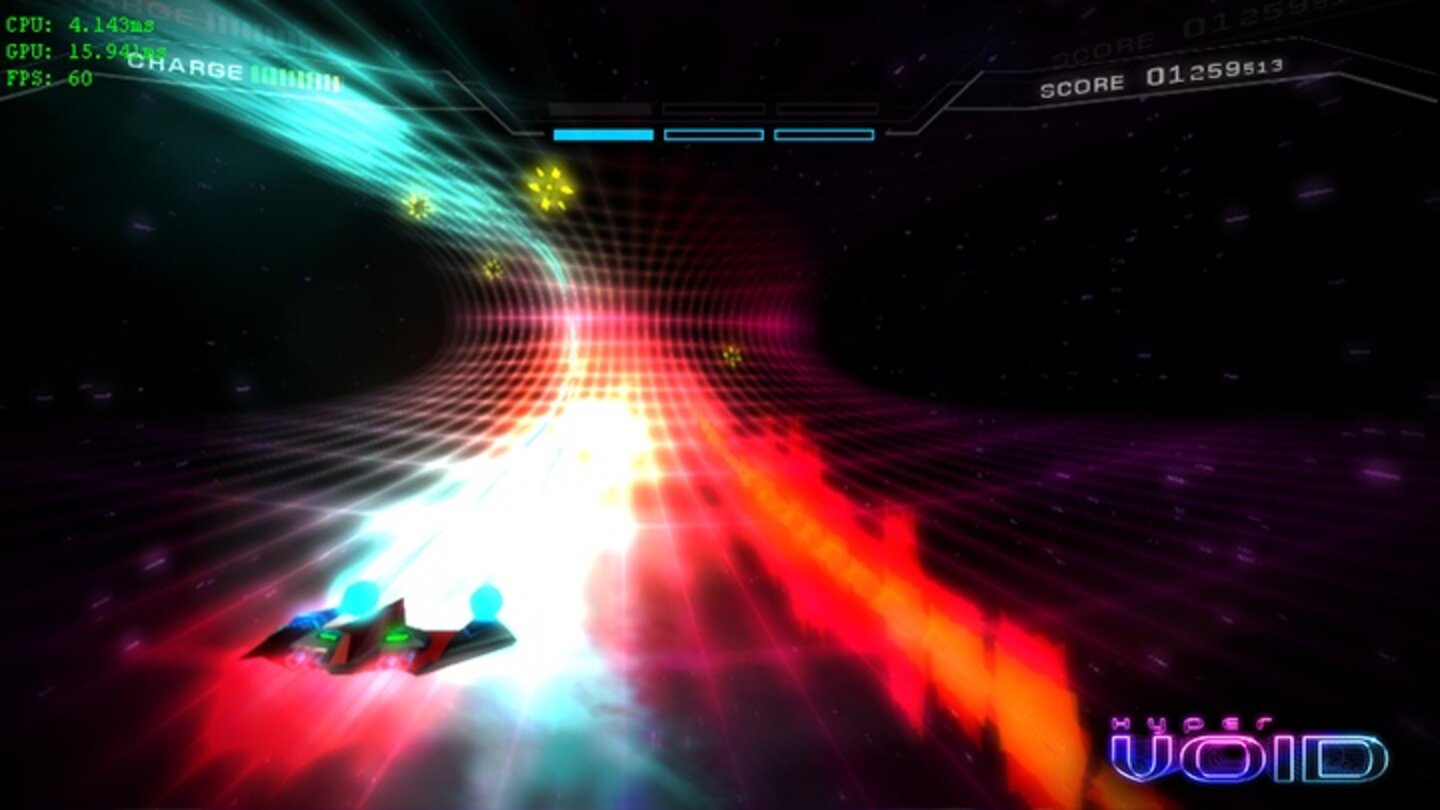Click the small yellow enemy near the tunnel center
This screenshot has width=1440, height=810.
pyautogui.click(x=729, y=355)
